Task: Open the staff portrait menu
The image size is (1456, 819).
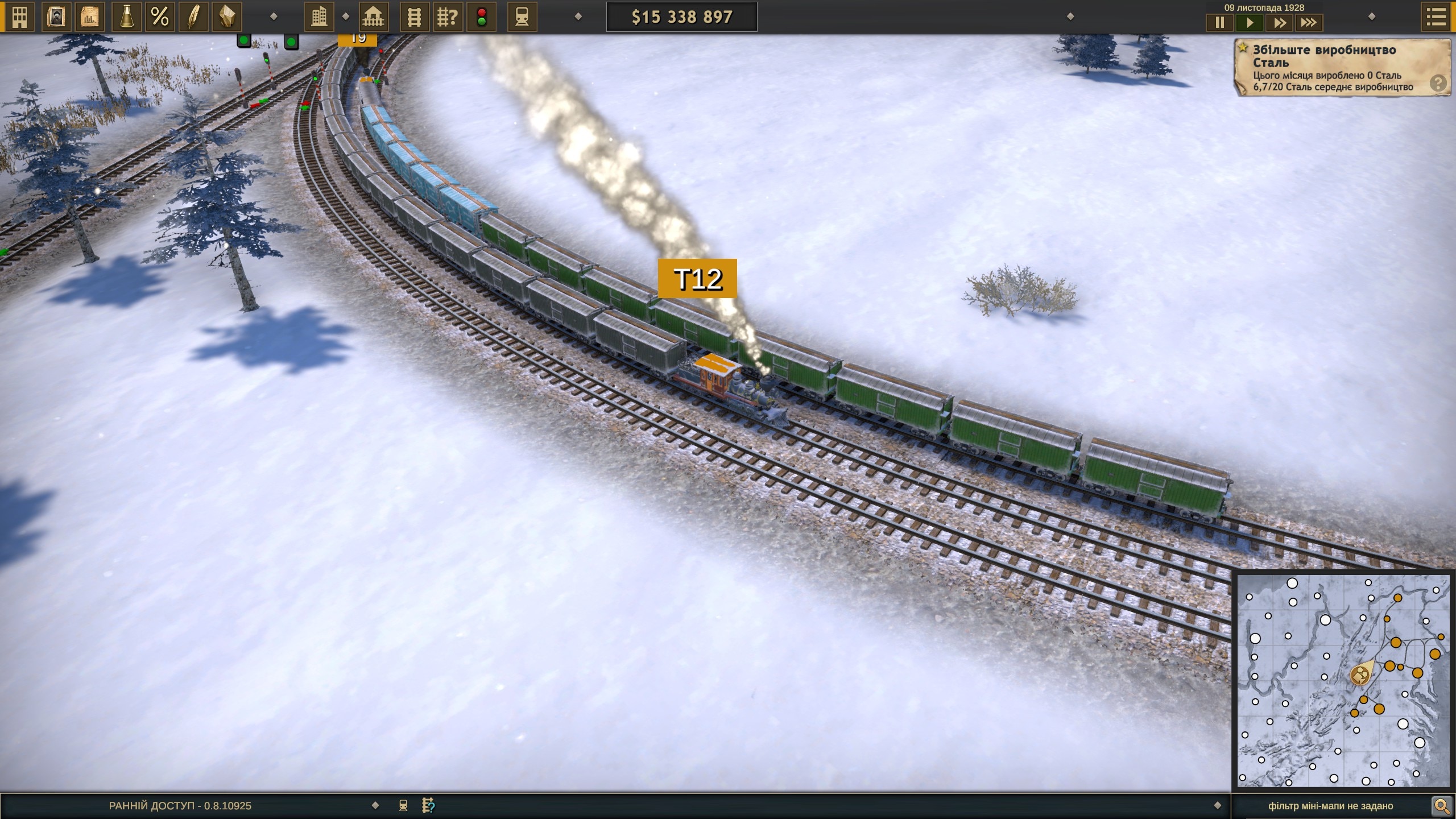Action: (55, 16)
